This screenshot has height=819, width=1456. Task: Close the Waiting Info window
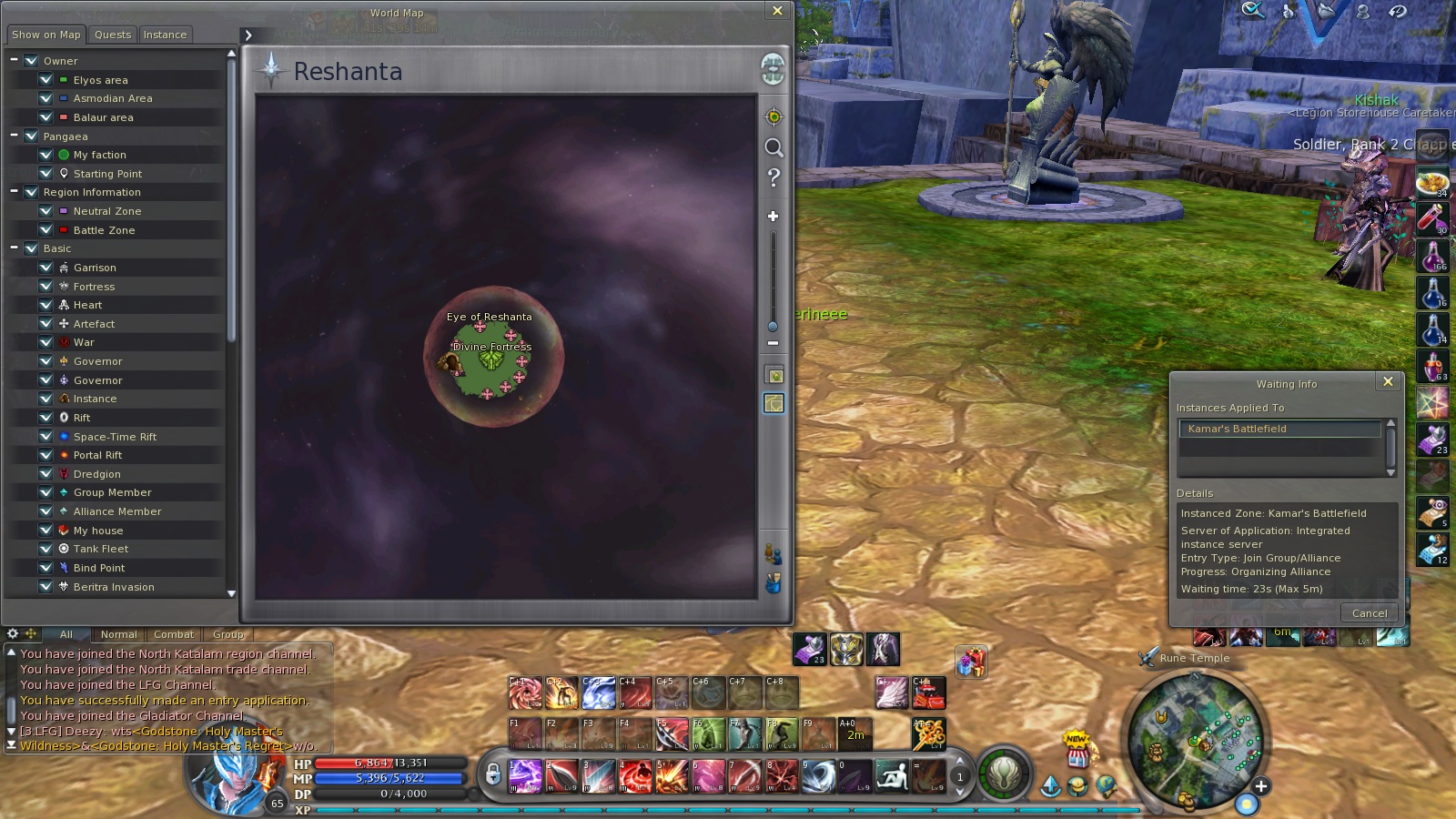click(x=1388, y=382)
